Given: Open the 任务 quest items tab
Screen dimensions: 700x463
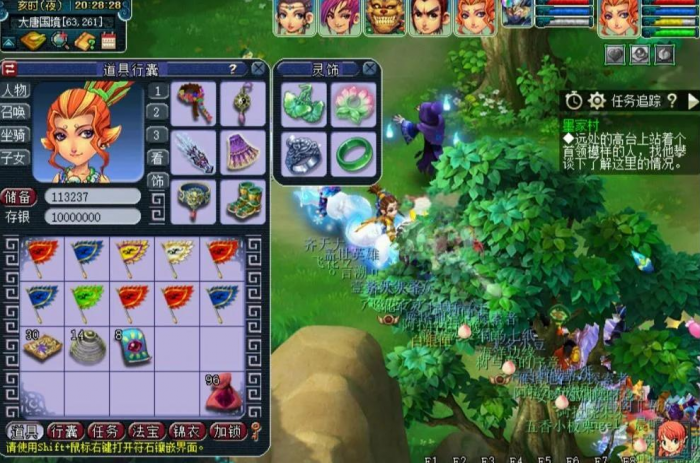Looking at the screenshot, I should 105,431.
